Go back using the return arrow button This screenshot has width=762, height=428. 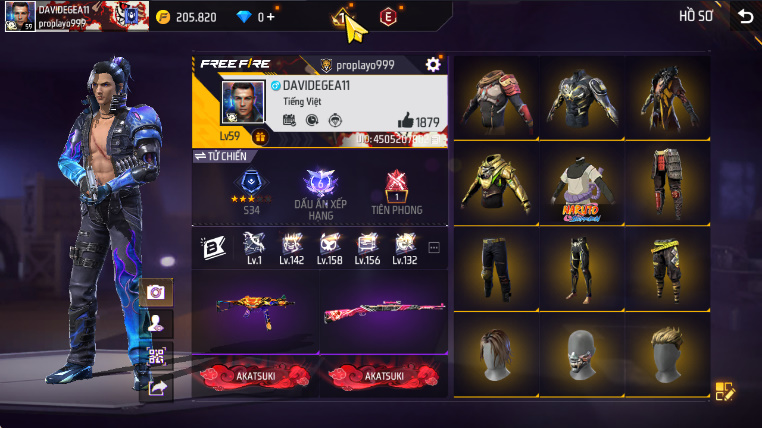coord(745,16)
